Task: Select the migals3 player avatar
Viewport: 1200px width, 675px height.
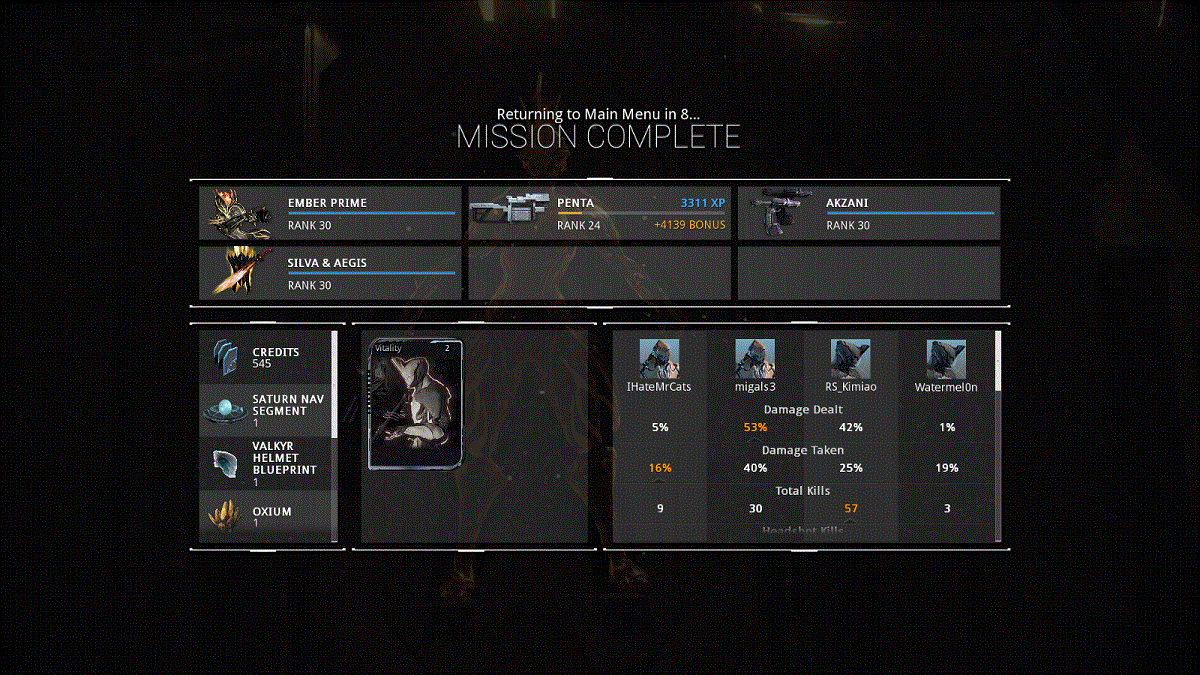Action: point(755,358)
